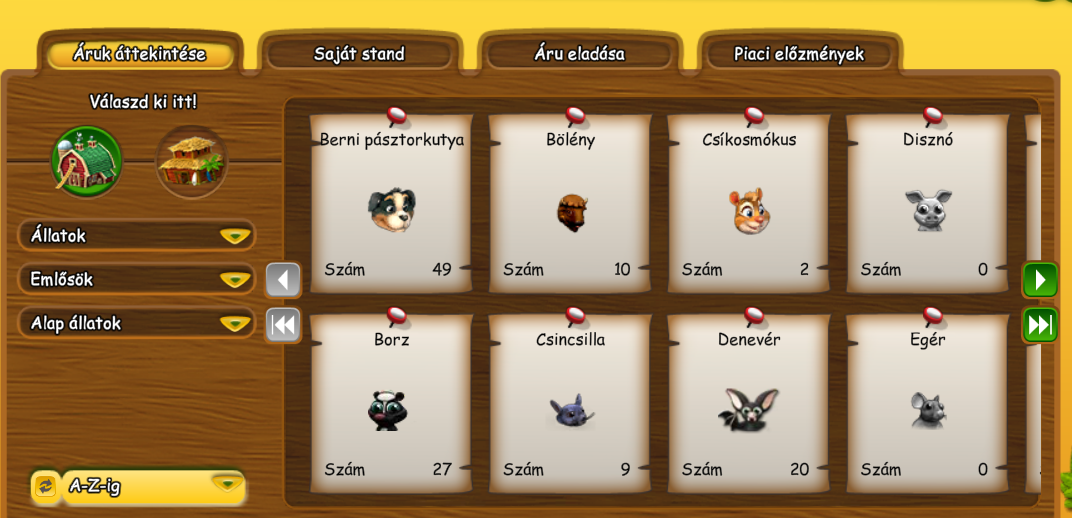This screenshot has height=518, width=1072.
Task: Go back one page with the grey arrow
Action: (x=283, y=280)
